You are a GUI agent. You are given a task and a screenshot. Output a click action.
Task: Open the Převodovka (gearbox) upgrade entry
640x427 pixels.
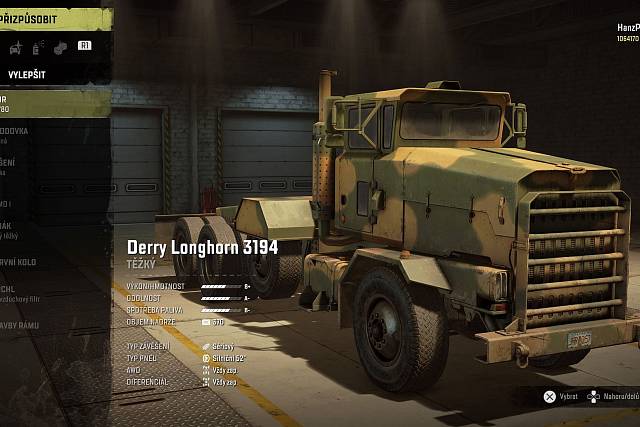(40, 135)
